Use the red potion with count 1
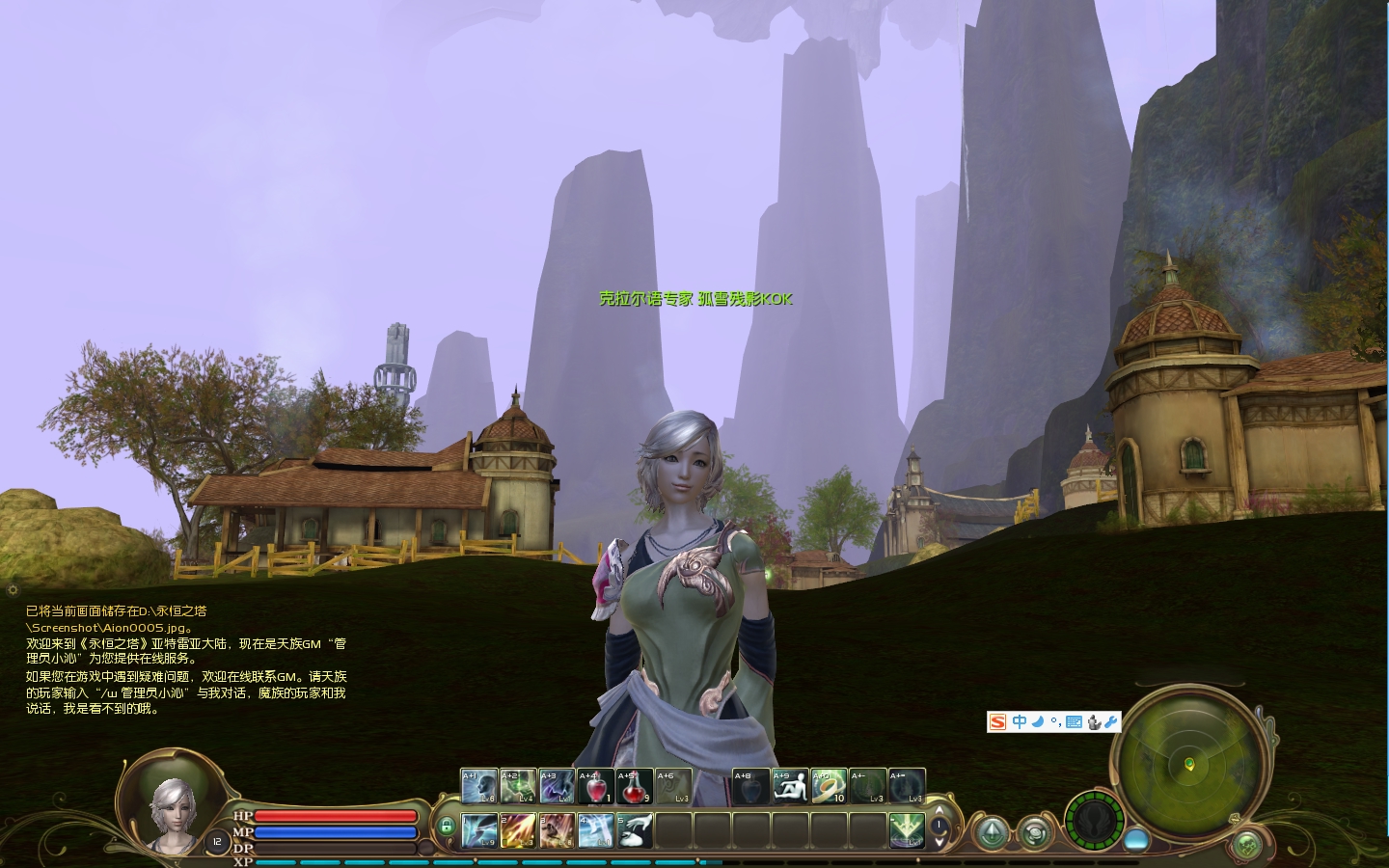1389x868 pixels. tap(596, 786)
